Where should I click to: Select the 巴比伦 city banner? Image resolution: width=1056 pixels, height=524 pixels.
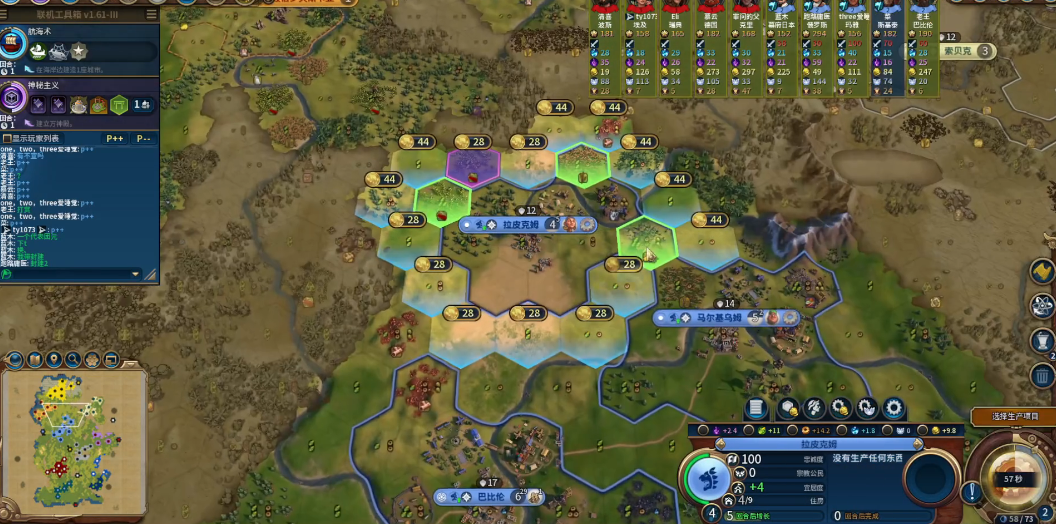490,496
